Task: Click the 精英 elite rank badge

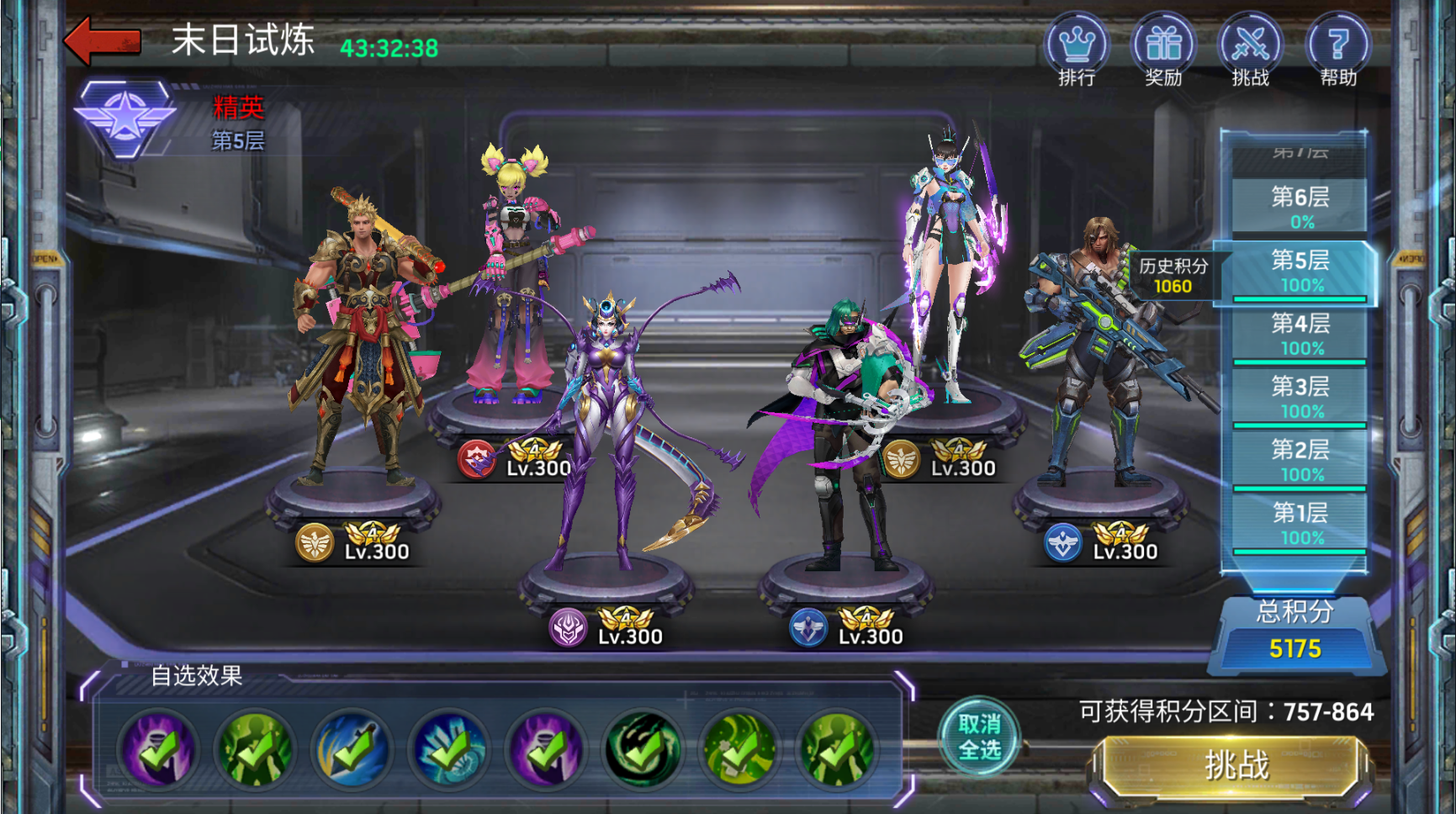Action: [126, 119]
